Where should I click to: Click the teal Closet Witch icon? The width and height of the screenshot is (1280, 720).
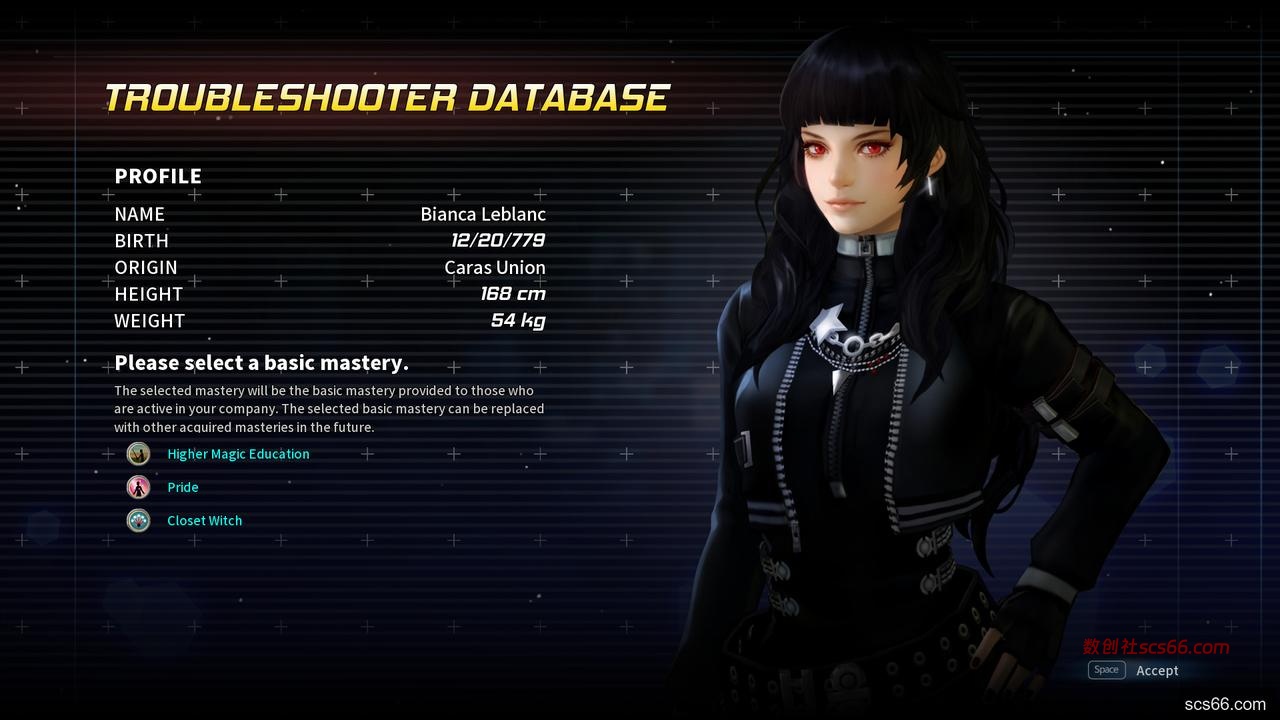pyautogui.click(x=138, y=520)
